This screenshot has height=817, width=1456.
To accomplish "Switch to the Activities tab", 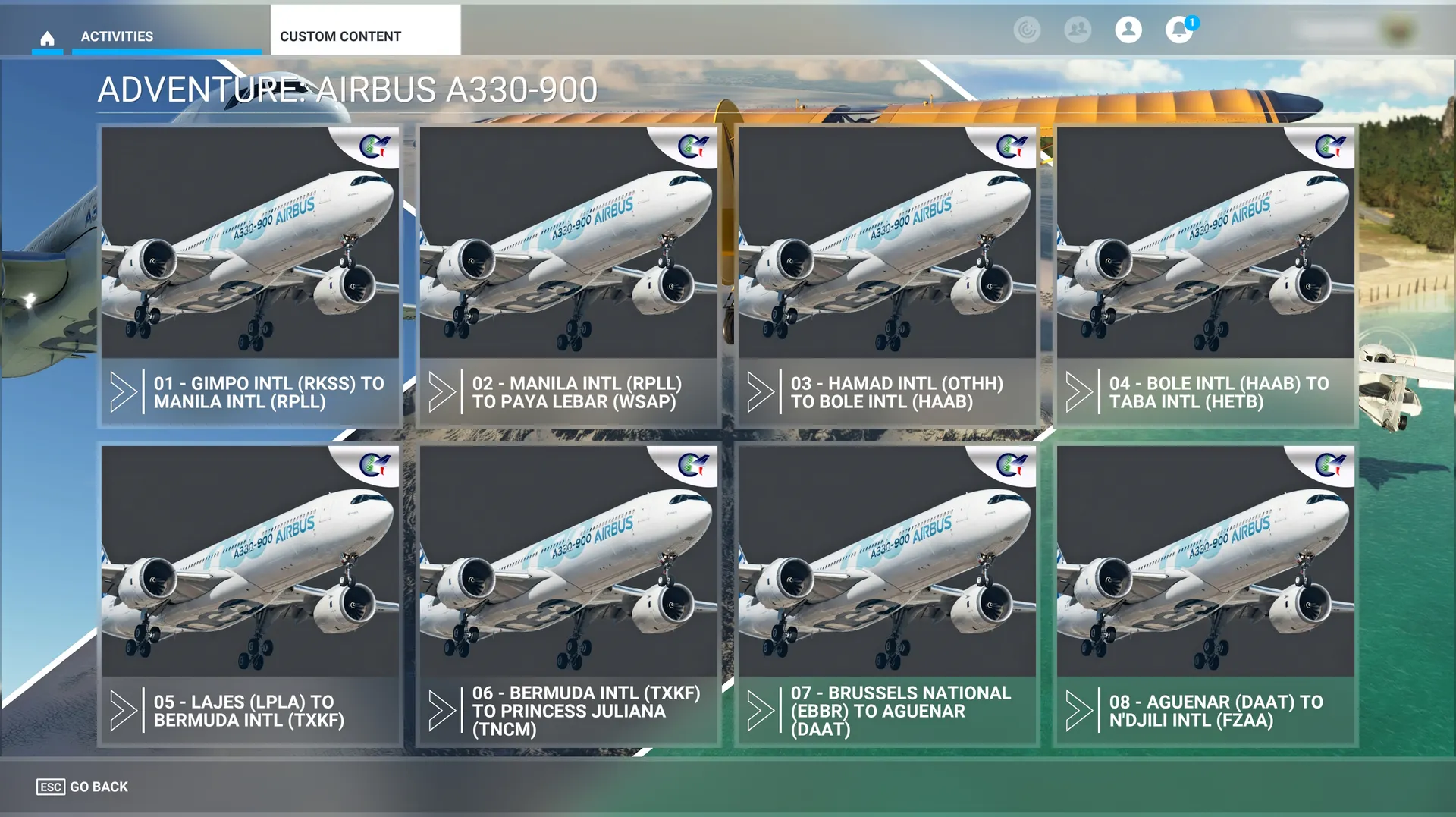I will tap(117, 36).
